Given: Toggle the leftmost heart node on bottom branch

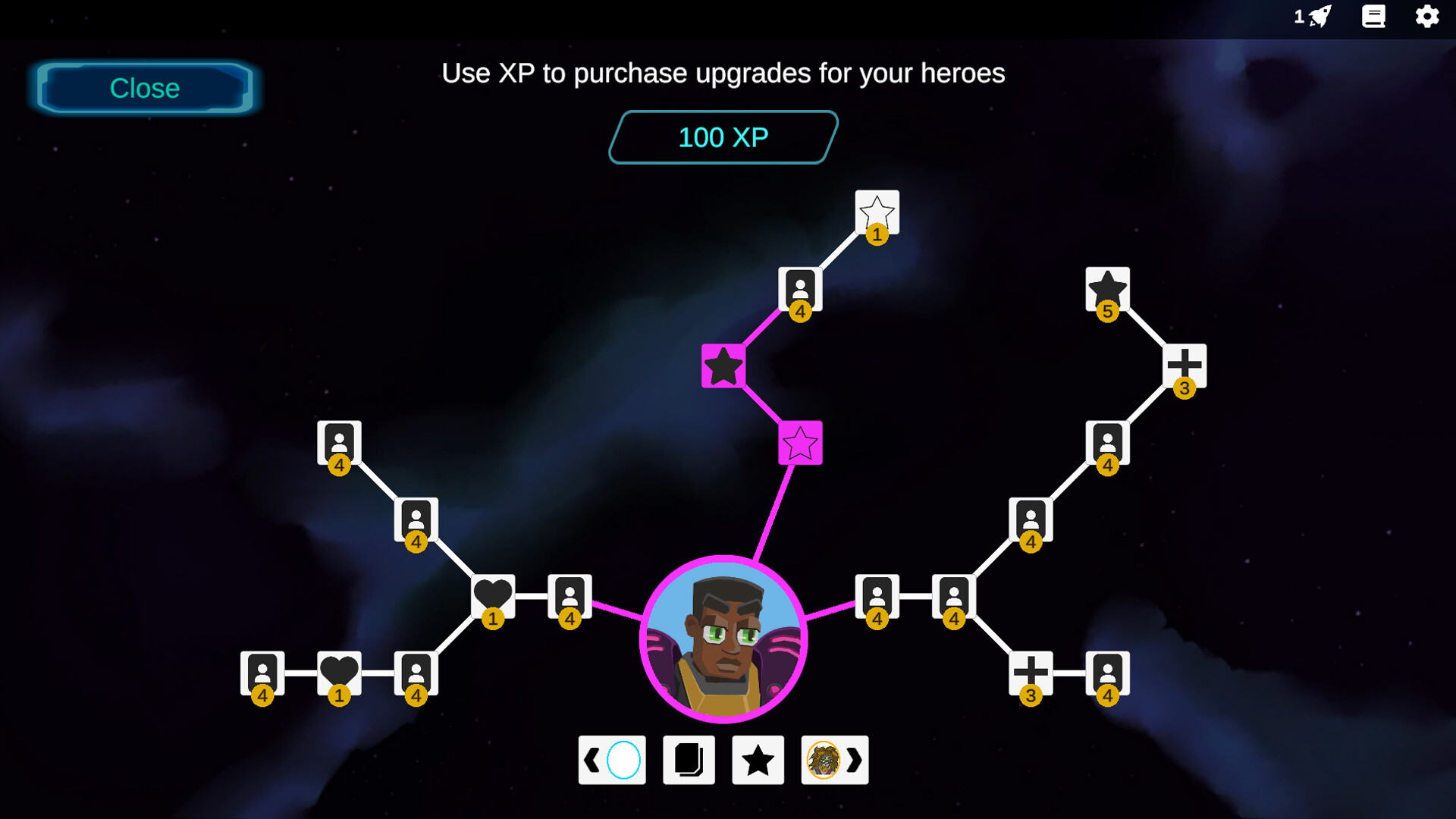Looking at the screenshot, I should [340, 671].
